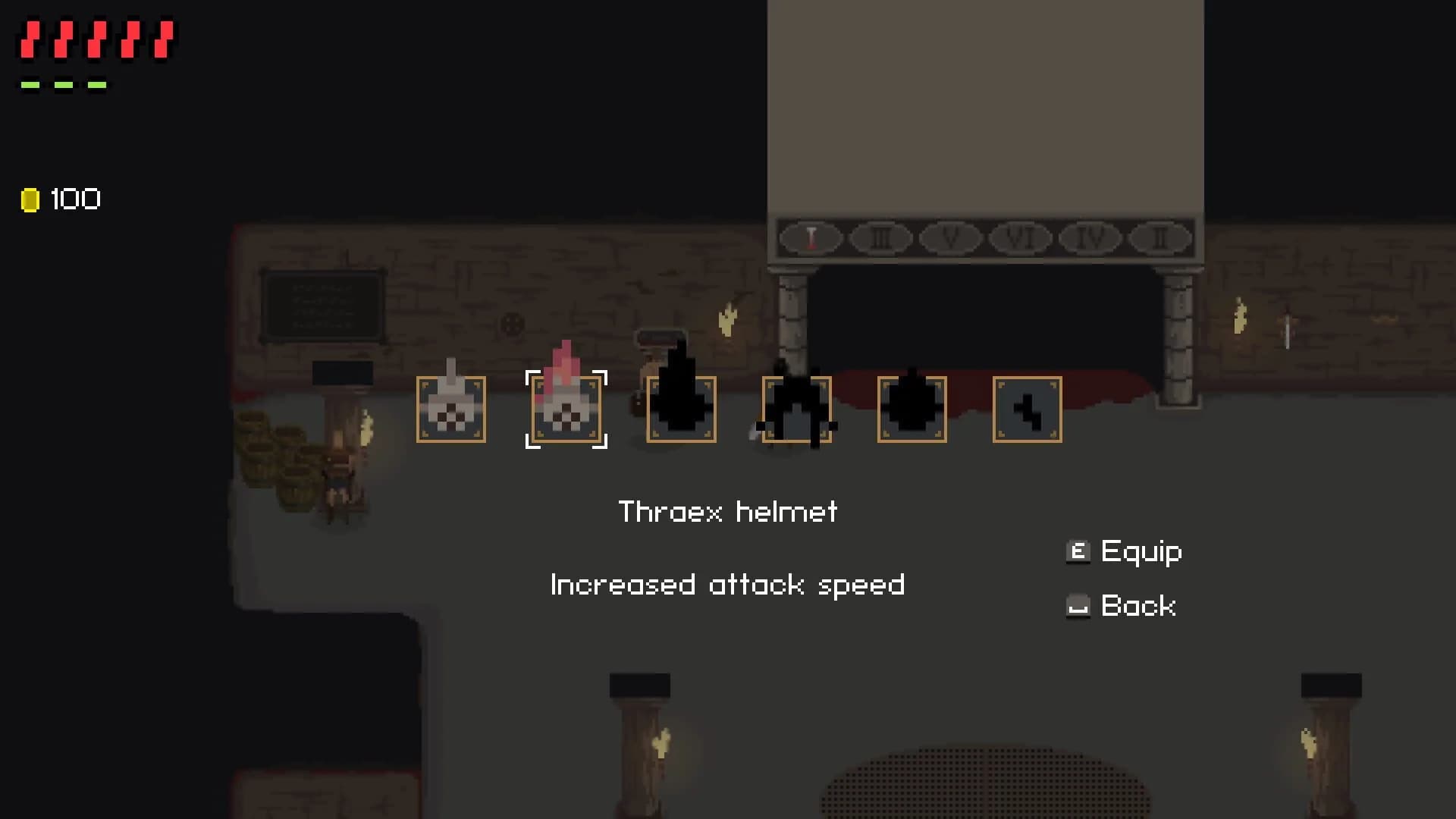This screenshot has width=1456, height=819.
Task: Click Roman numeral V on the scoreboard
Action: tap(952, 237)
